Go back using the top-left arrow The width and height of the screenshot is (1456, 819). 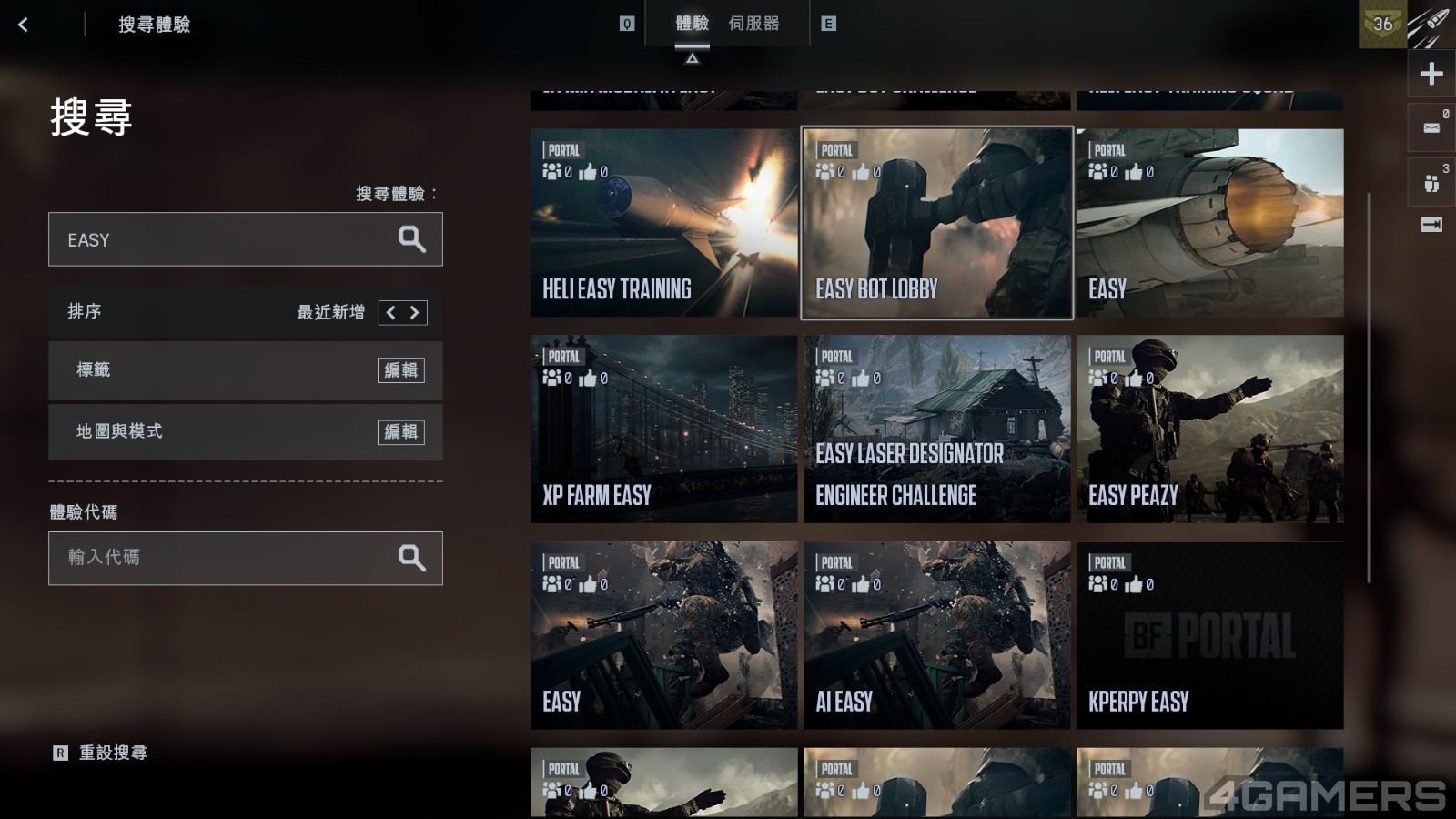[24, 25]
